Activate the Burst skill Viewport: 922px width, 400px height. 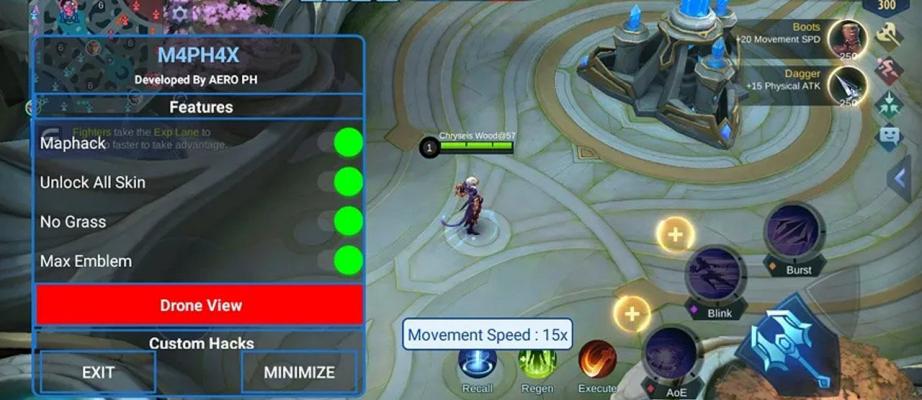coord(794,234)
